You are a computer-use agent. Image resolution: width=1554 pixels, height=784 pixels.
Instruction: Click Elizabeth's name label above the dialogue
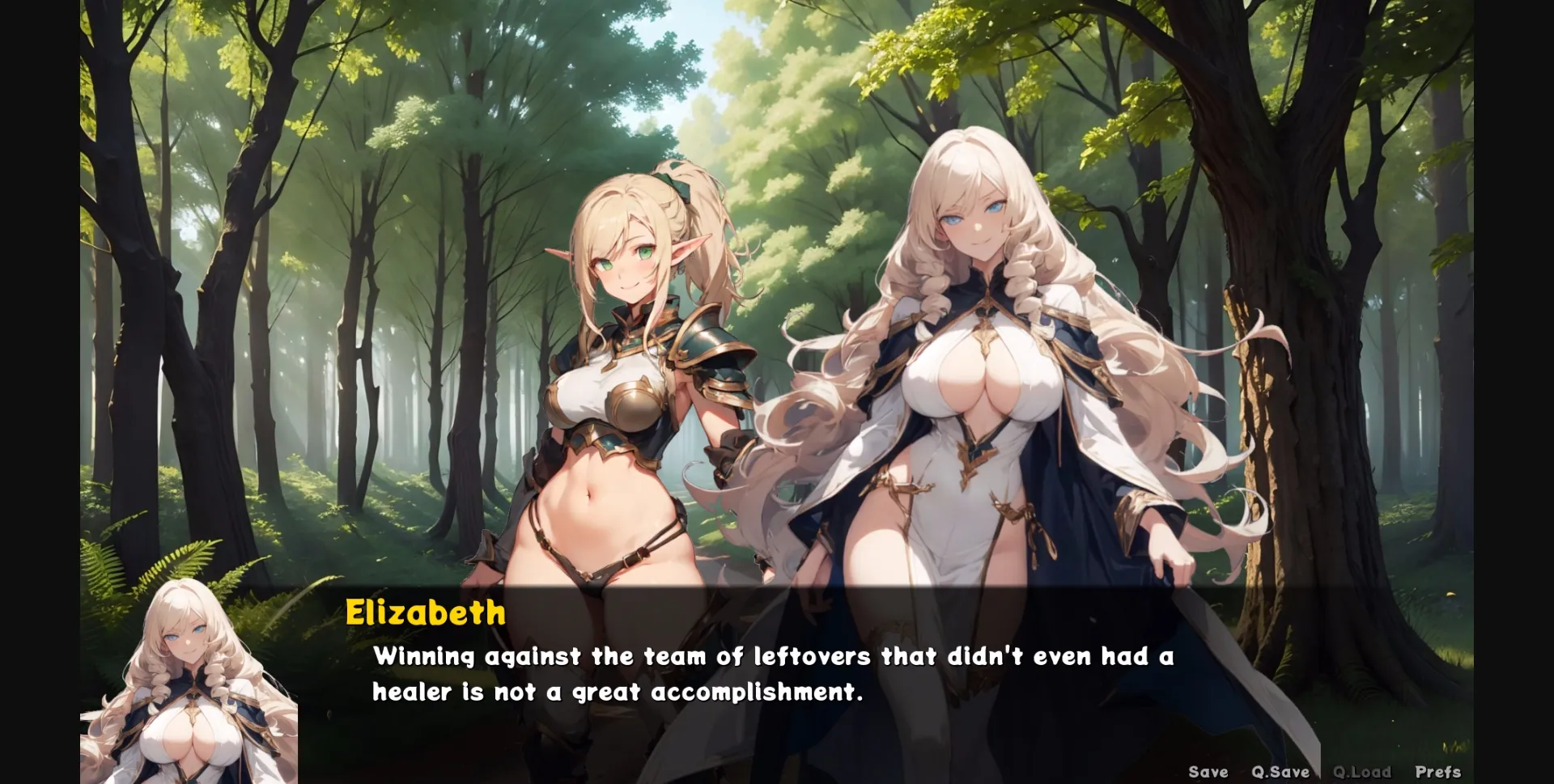click(425, 615)
